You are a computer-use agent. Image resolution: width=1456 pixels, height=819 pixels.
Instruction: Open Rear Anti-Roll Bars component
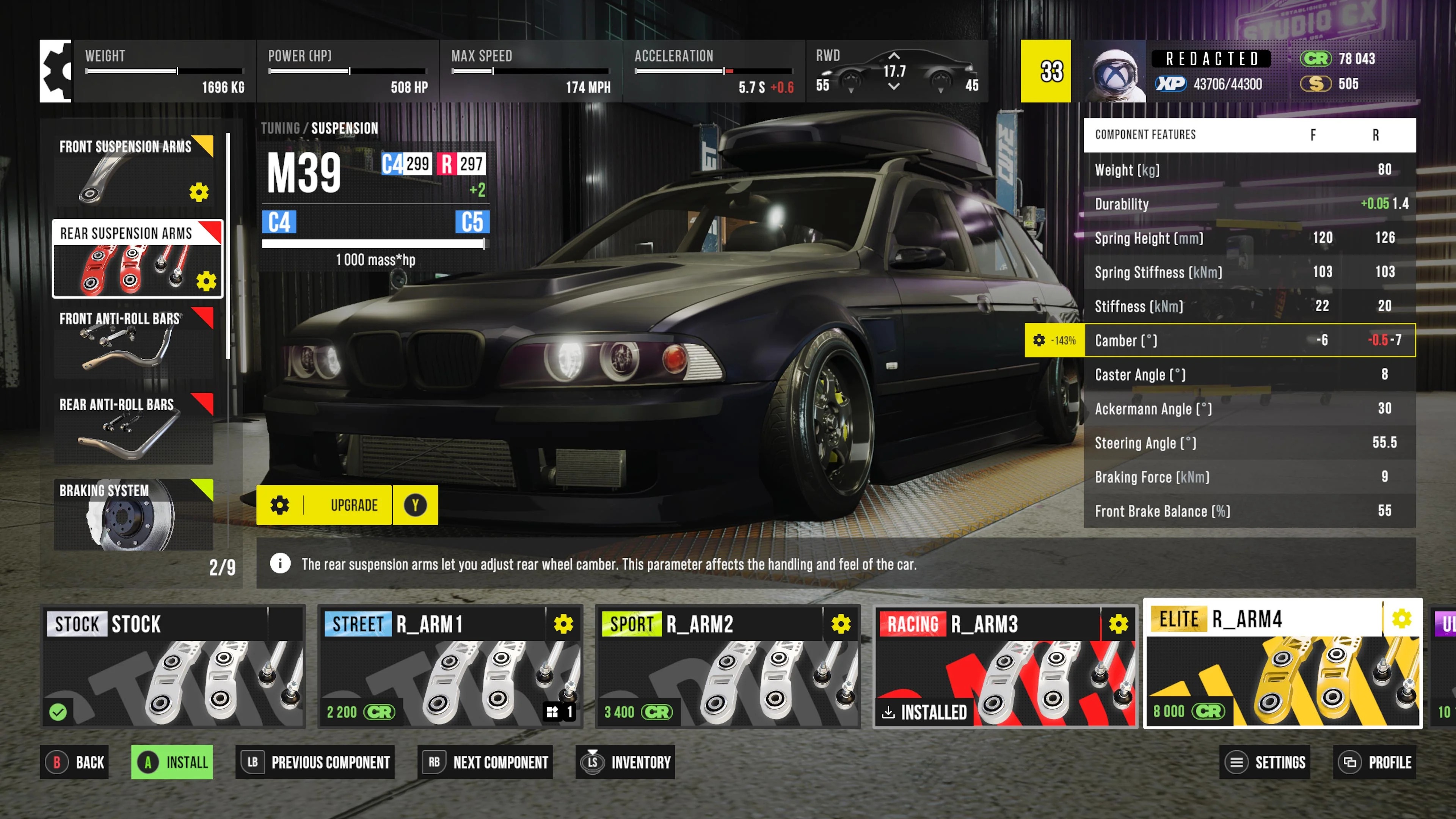(133, 428)
